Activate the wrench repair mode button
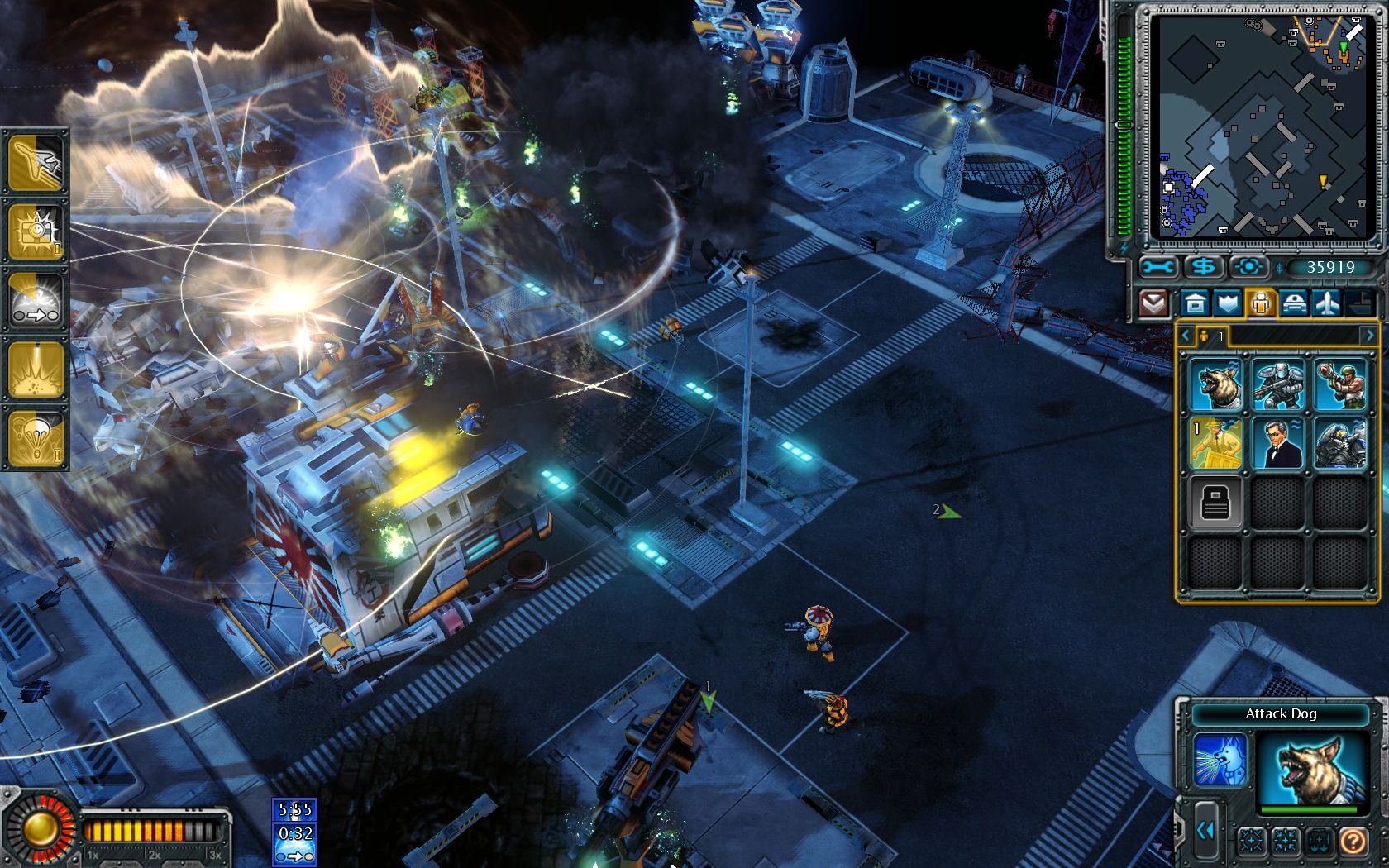The width and height of the screenshot is (1389, 868). (x=1158, y=267)
